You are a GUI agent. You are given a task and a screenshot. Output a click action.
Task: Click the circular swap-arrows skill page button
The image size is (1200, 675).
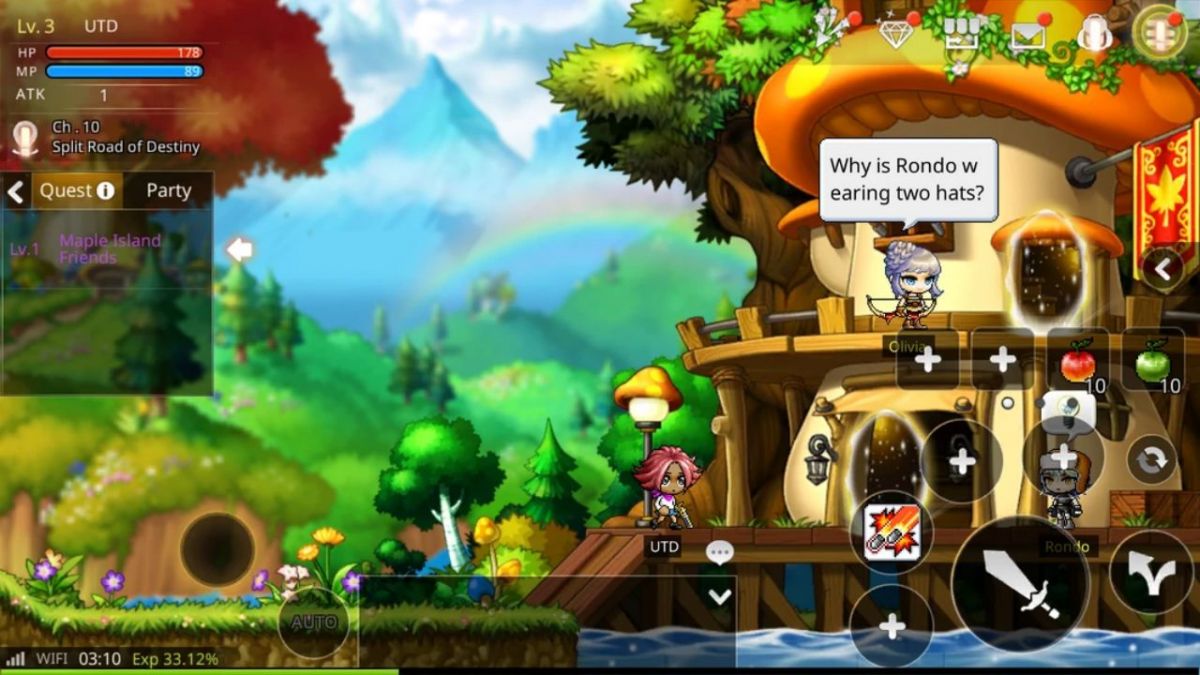(1151, 460)
